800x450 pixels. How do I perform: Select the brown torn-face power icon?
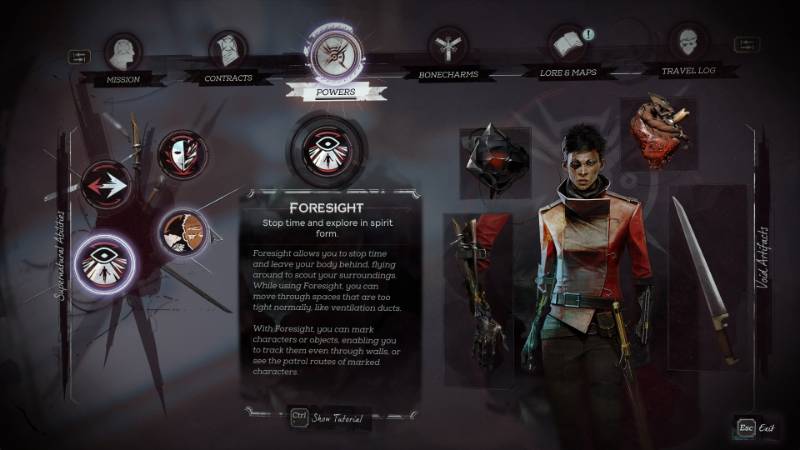(x=183, y=233)
